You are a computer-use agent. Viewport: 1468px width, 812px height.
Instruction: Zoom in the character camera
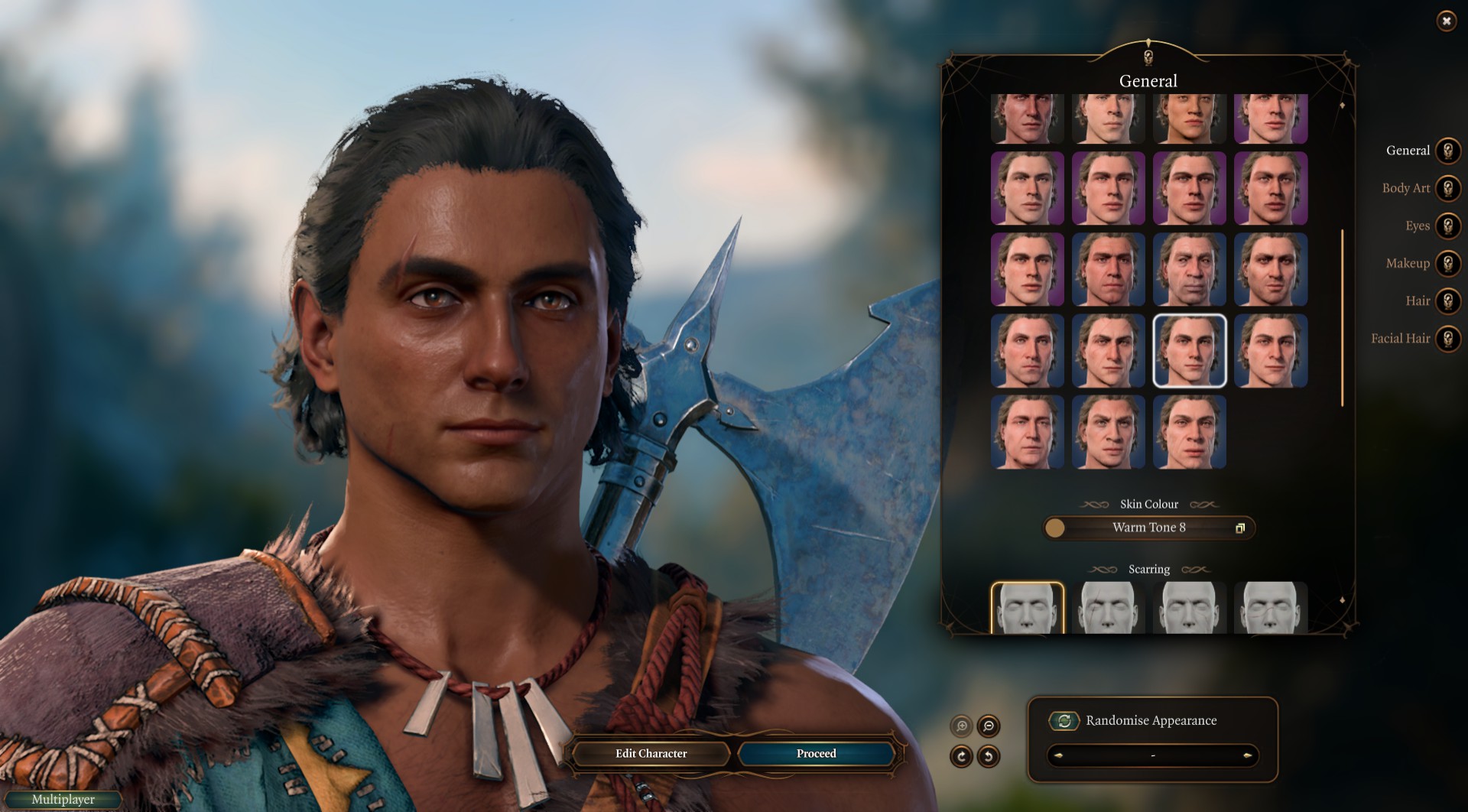(x=962, y=726)
